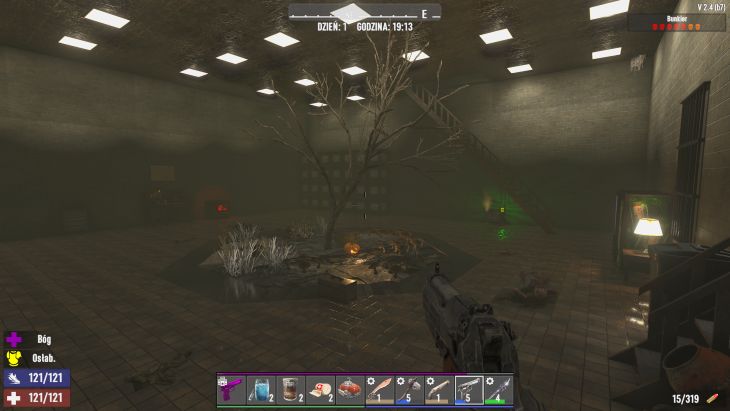Screen dimensions: 730x411
Task: Choose the brown drink jar slot
Action: (291, 389)
